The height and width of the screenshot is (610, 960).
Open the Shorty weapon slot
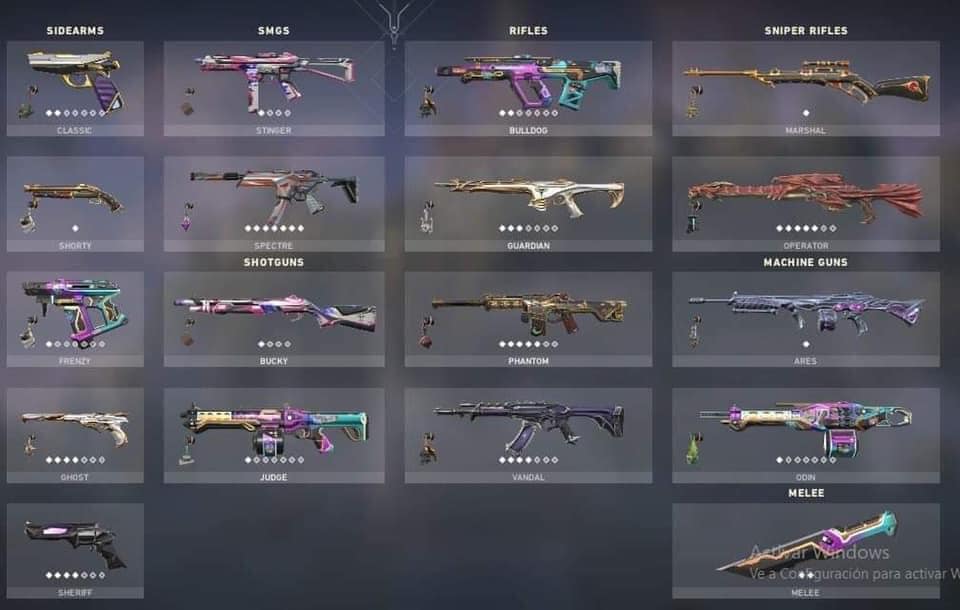75,202
